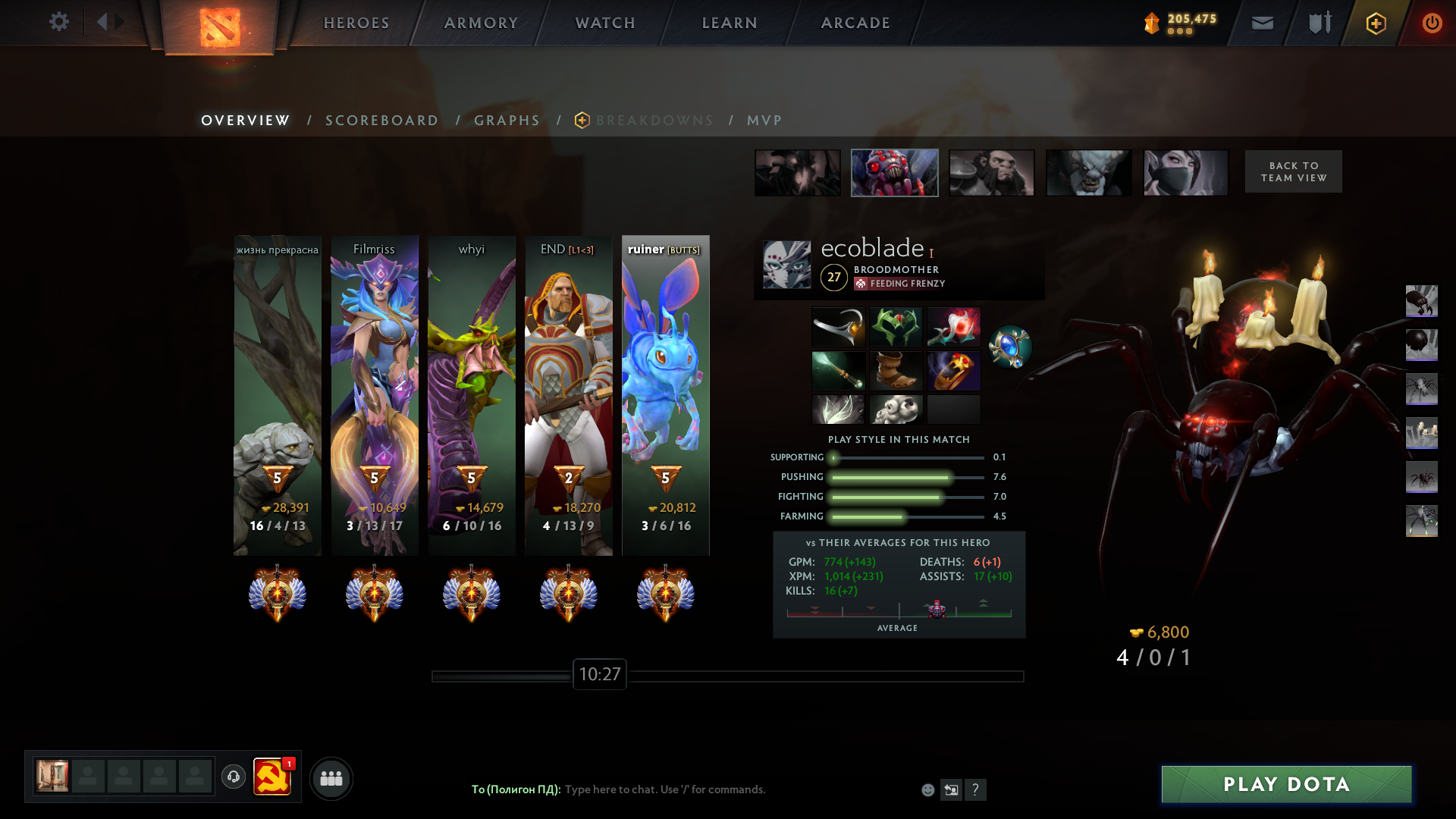Viewport: 1456px width, 819px height.
Task: Go to the Armory section
Action: 481,23
